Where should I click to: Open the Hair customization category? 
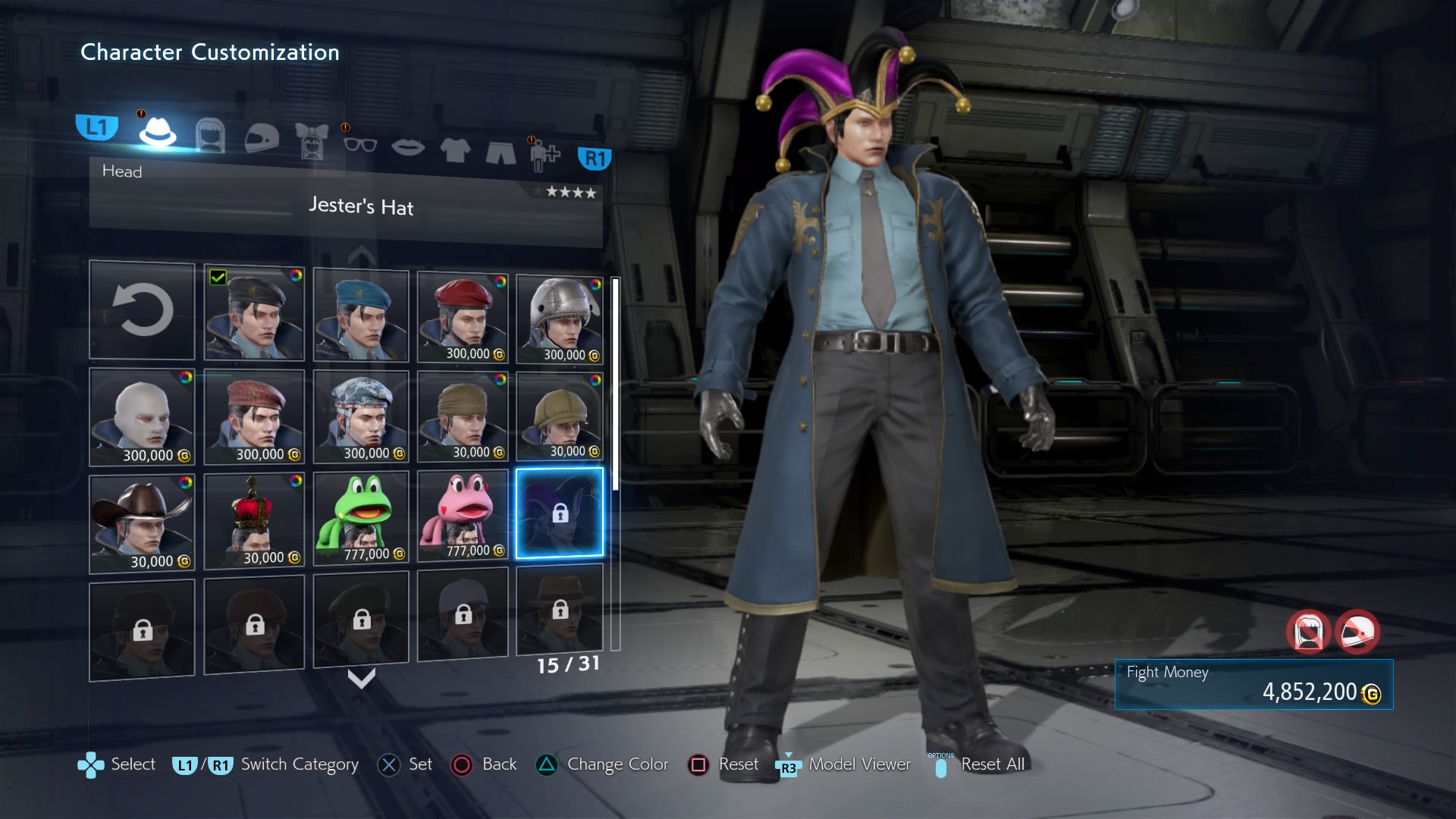pyautogui.click(x=210, y=136)
